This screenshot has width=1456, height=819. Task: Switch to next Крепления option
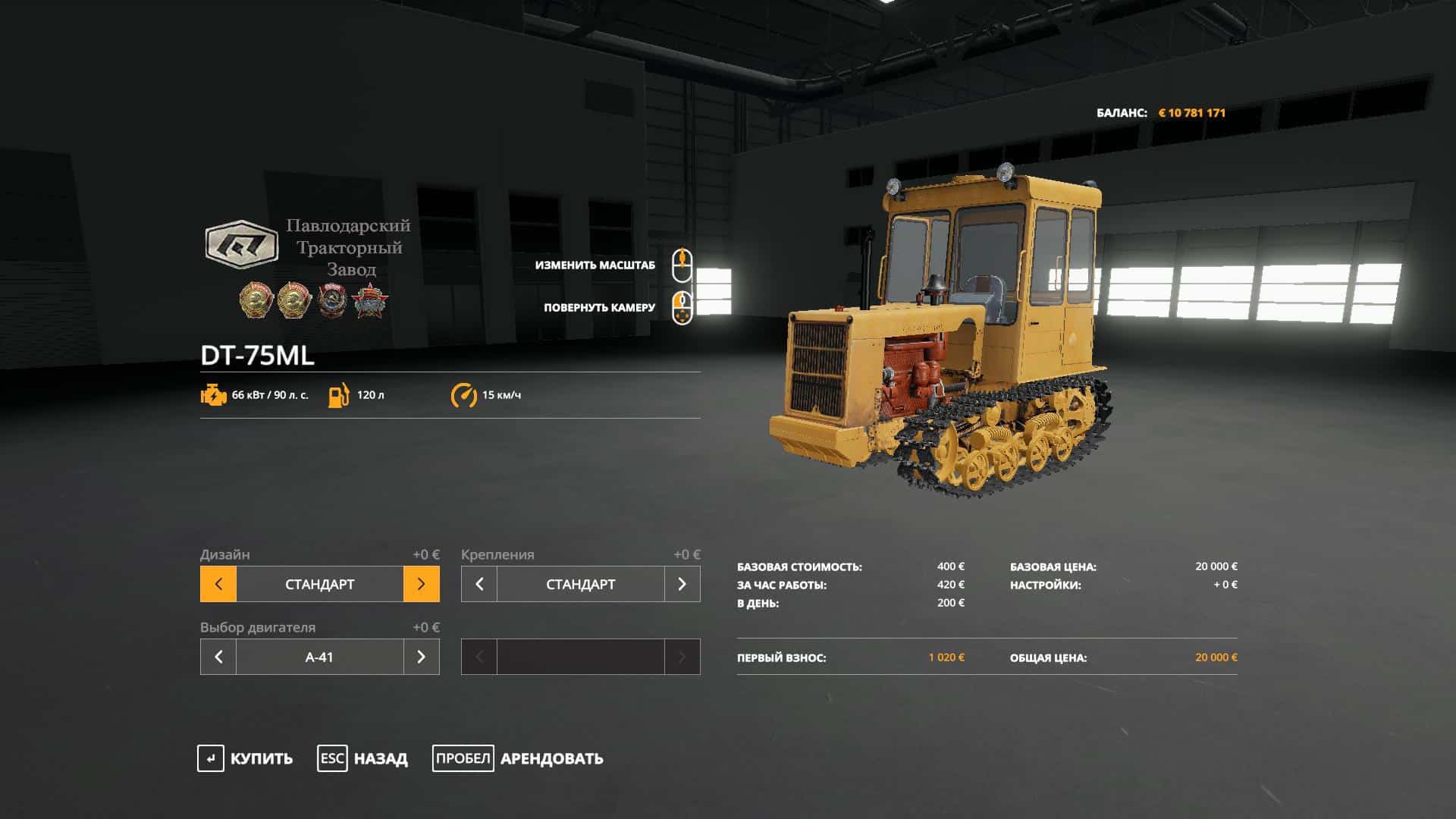click(x=682, y=584)
